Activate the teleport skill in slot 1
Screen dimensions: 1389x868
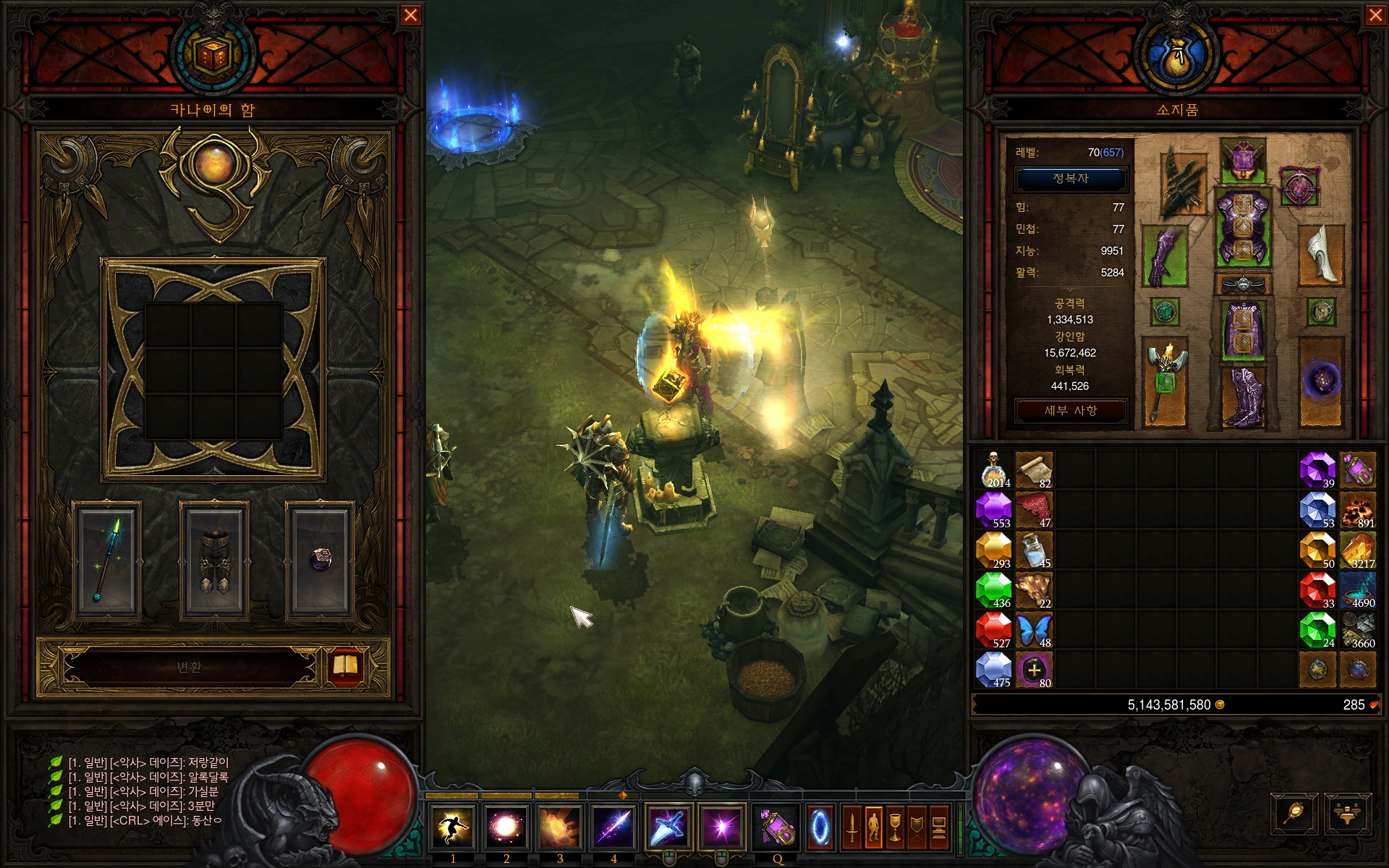click(453, 827)
